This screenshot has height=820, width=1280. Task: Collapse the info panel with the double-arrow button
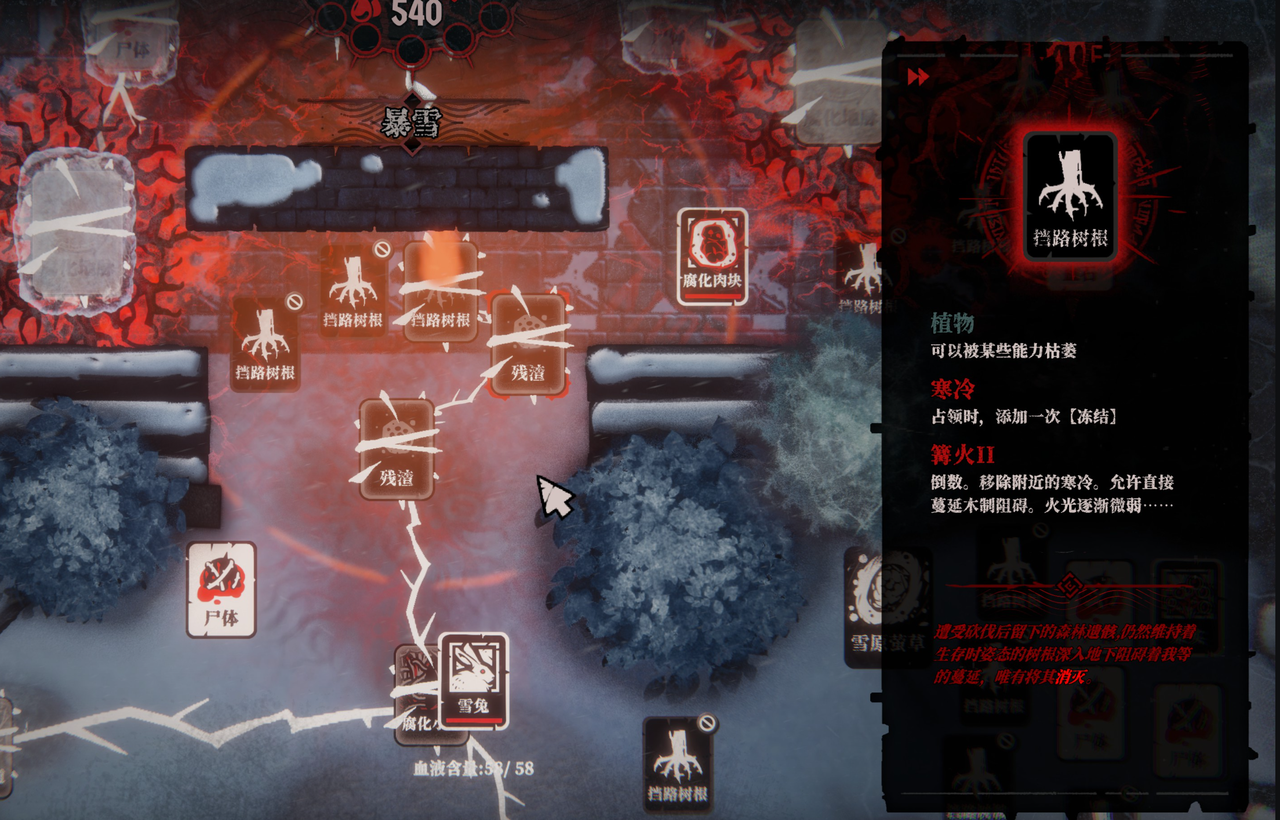(x=918, y=77)
